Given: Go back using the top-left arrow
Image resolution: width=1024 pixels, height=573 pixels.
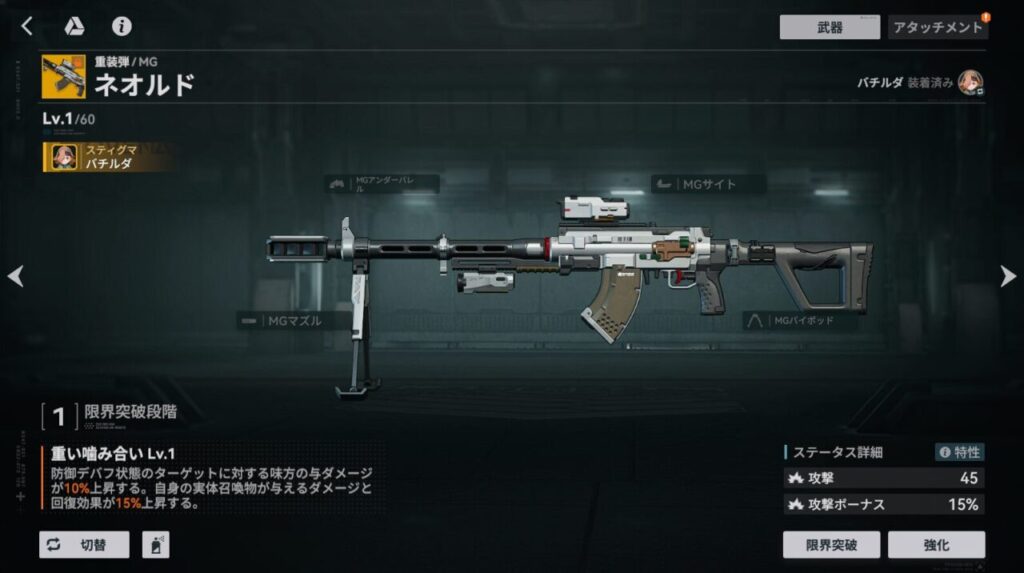Looking at the screenshot, I should click(27, 27).
